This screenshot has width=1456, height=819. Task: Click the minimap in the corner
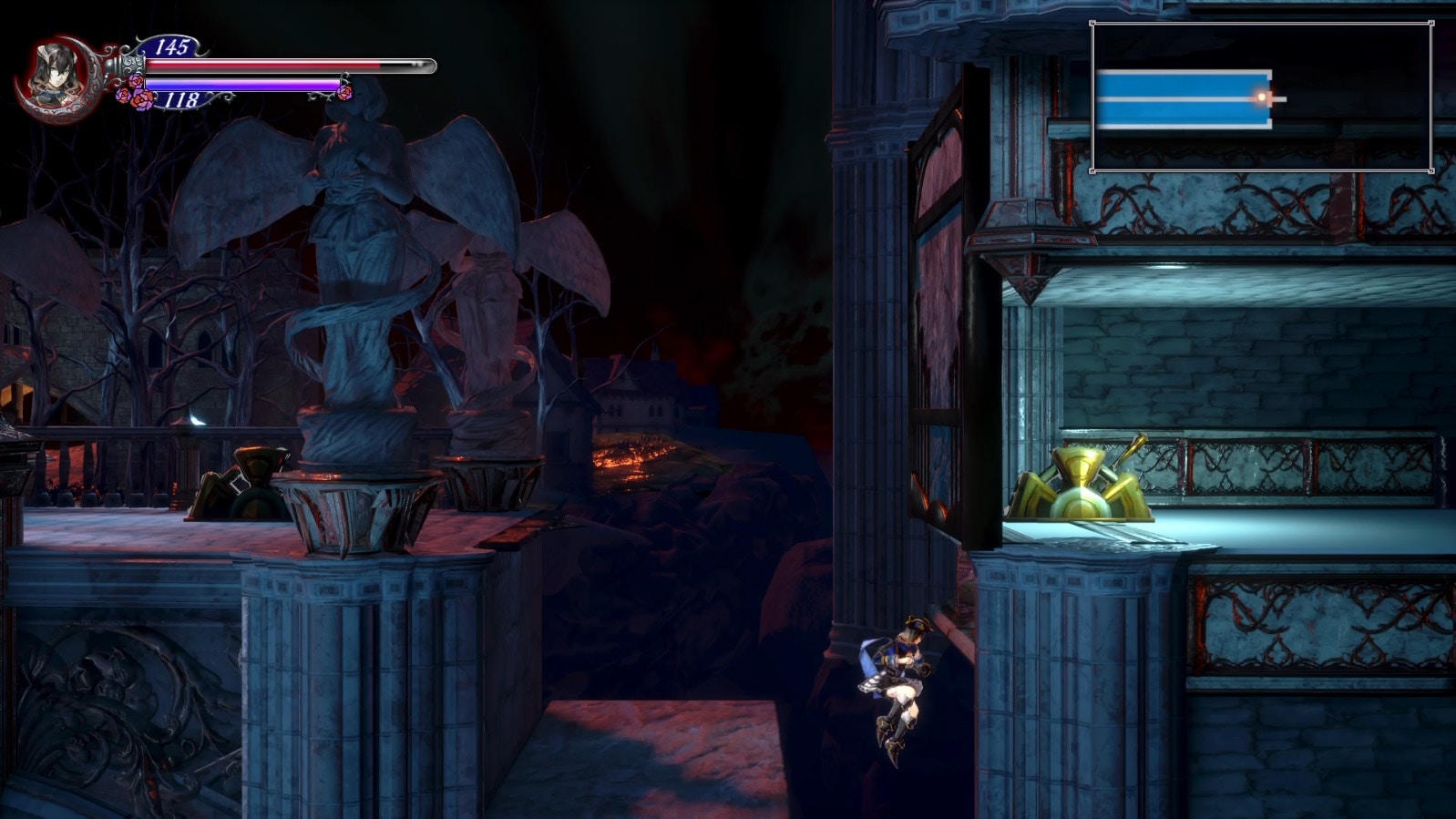pyautogui.click(x=1261, y=97)
